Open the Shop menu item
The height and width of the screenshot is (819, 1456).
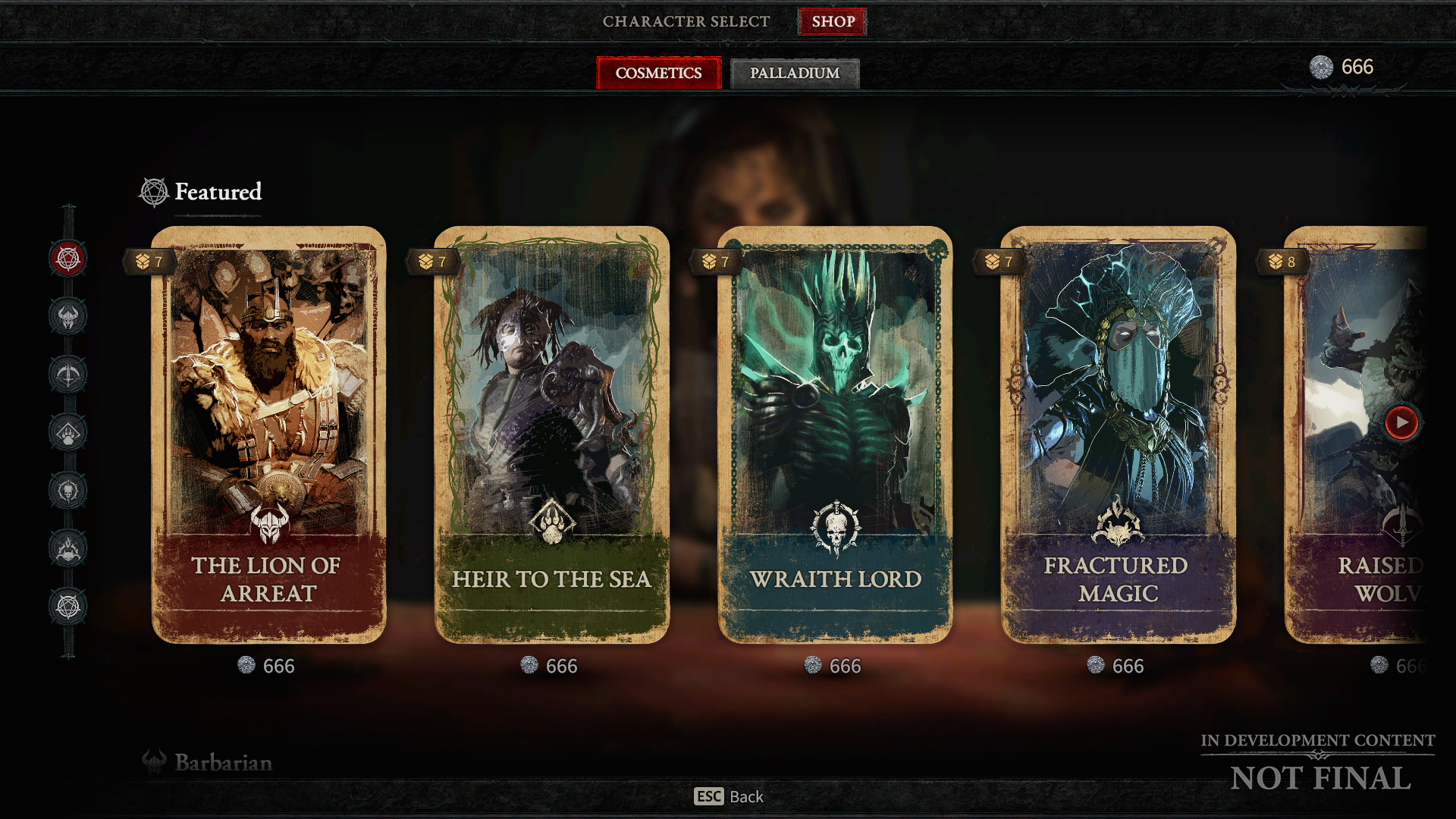[832, 21]
